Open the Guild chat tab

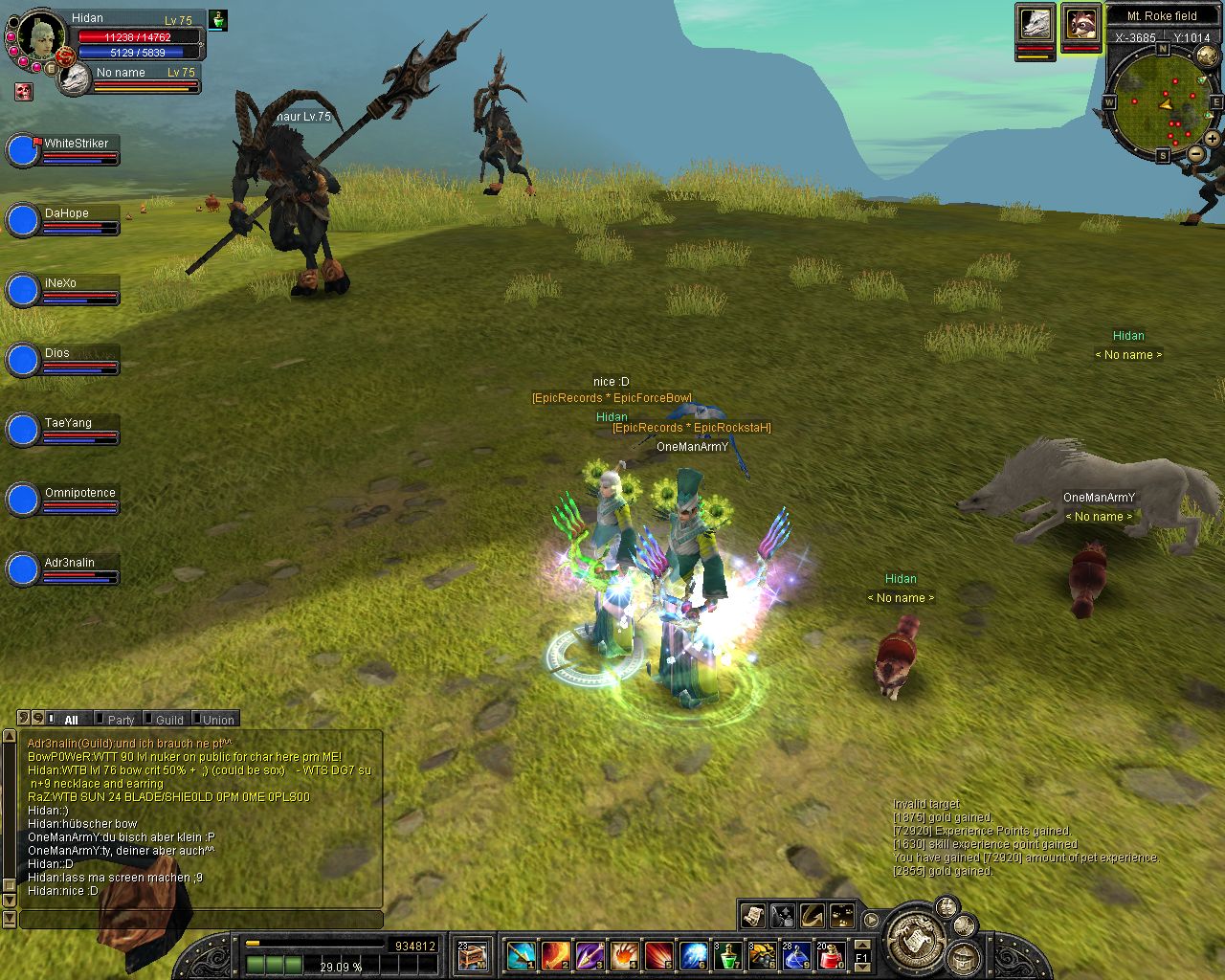(168, 720)
